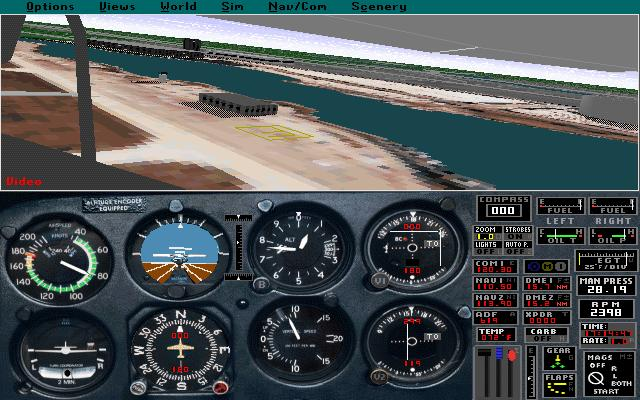
Task: Toggle the CARB heat switch
Action: click(x=546, y=336)
